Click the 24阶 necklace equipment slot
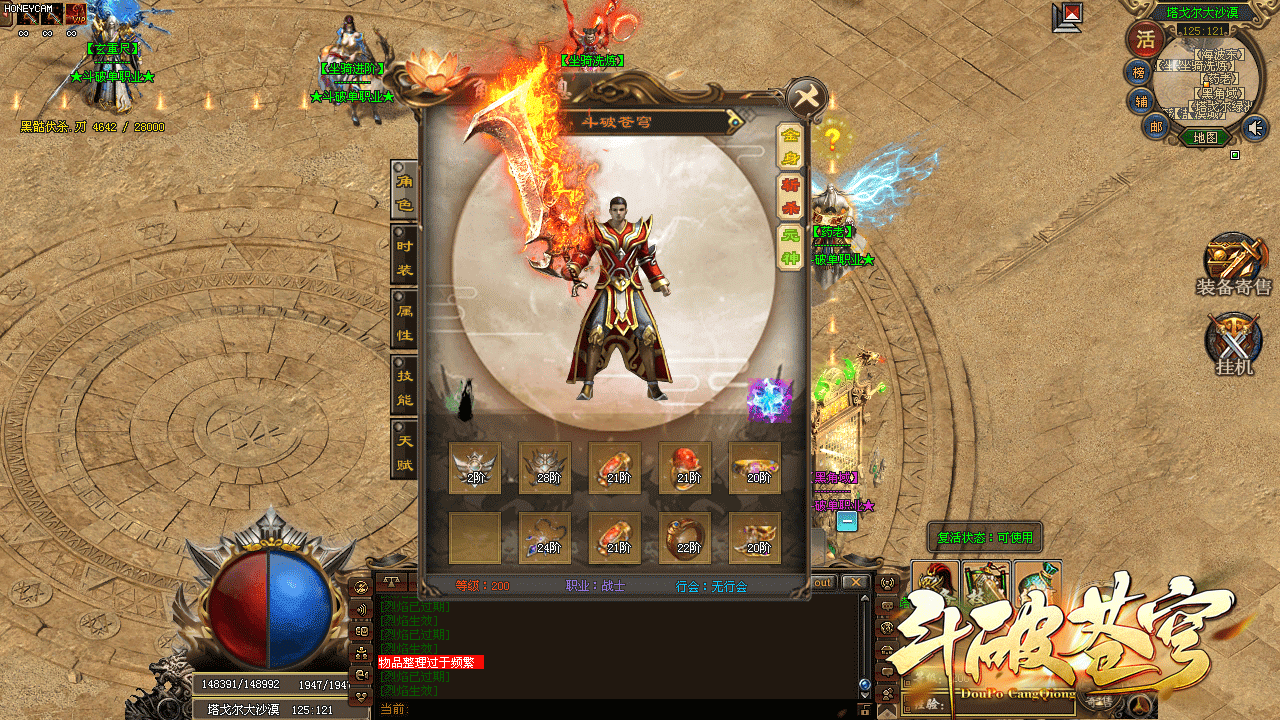 click(545, 537)
